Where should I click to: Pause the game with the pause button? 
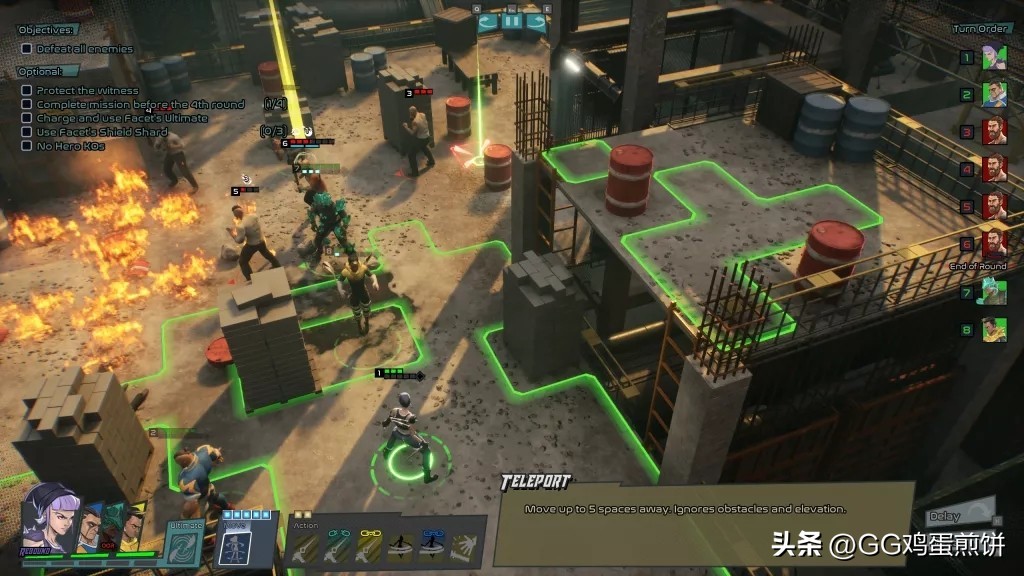click(x=511, y=21)
